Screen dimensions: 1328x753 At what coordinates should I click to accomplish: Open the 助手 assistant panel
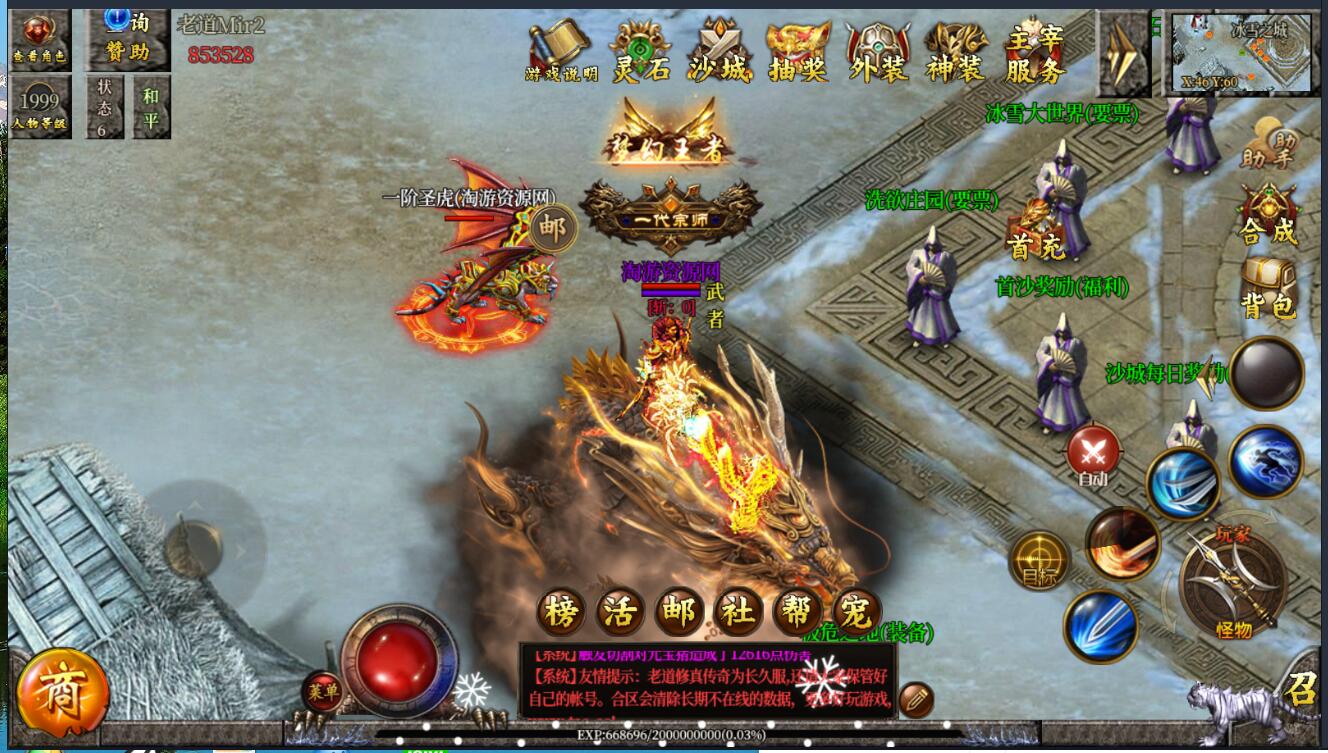tap(1268, 145)
